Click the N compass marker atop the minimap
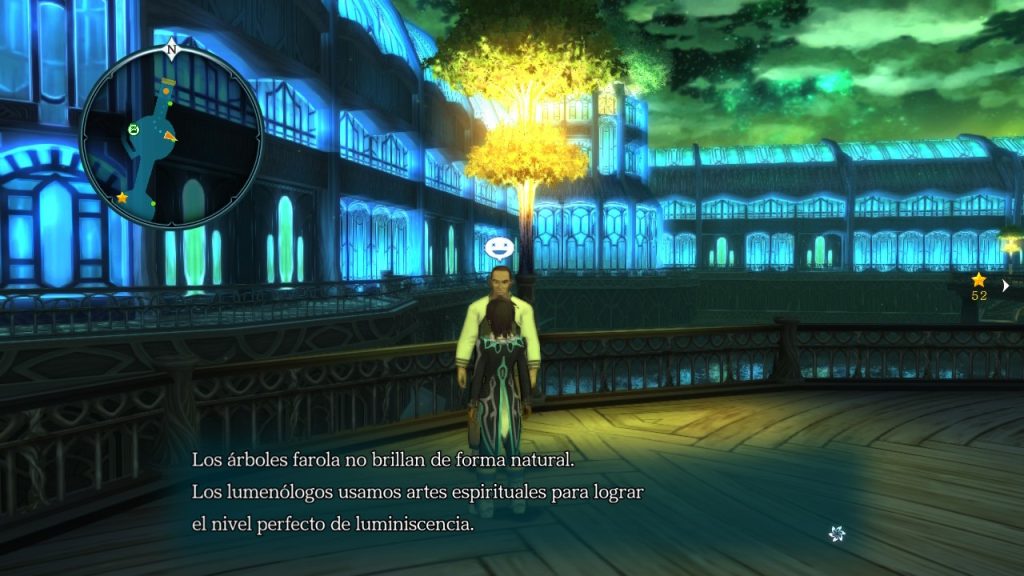 [171, 48]
